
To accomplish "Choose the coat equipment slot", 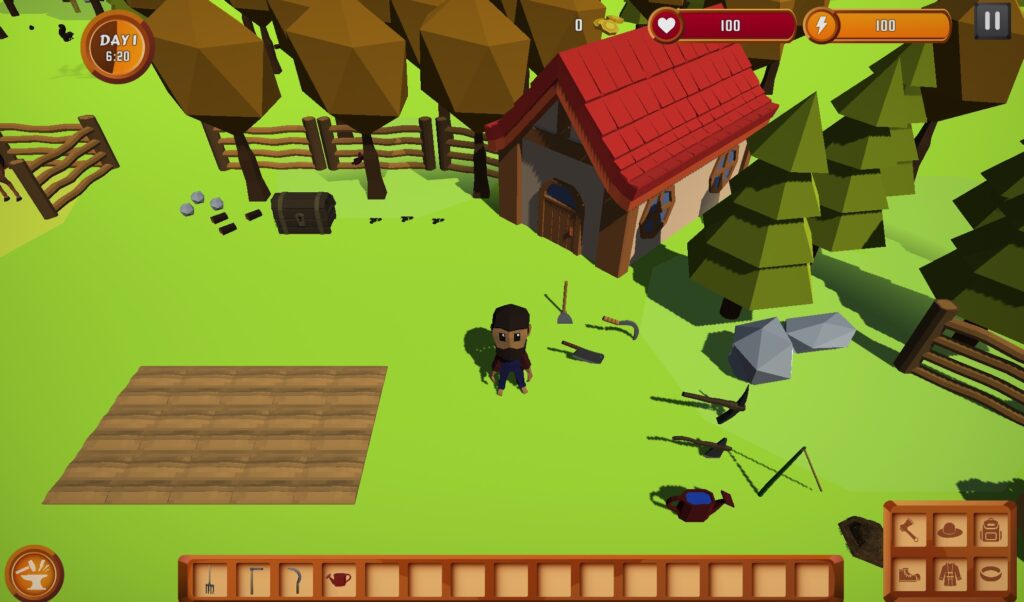I will tap(950, 574).
